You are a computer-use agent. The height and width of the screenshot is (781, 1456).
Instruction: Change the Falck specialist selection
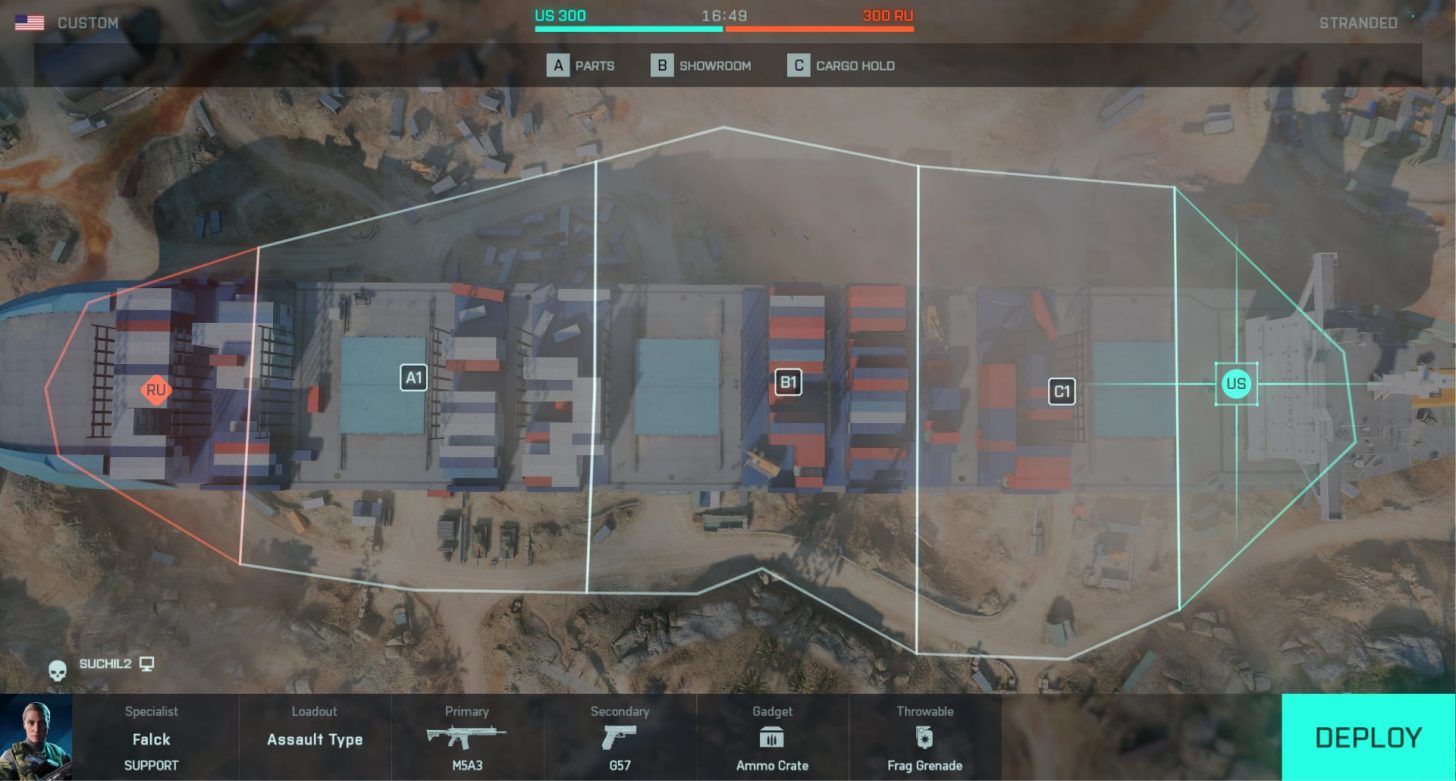click(x=151, y=738)
